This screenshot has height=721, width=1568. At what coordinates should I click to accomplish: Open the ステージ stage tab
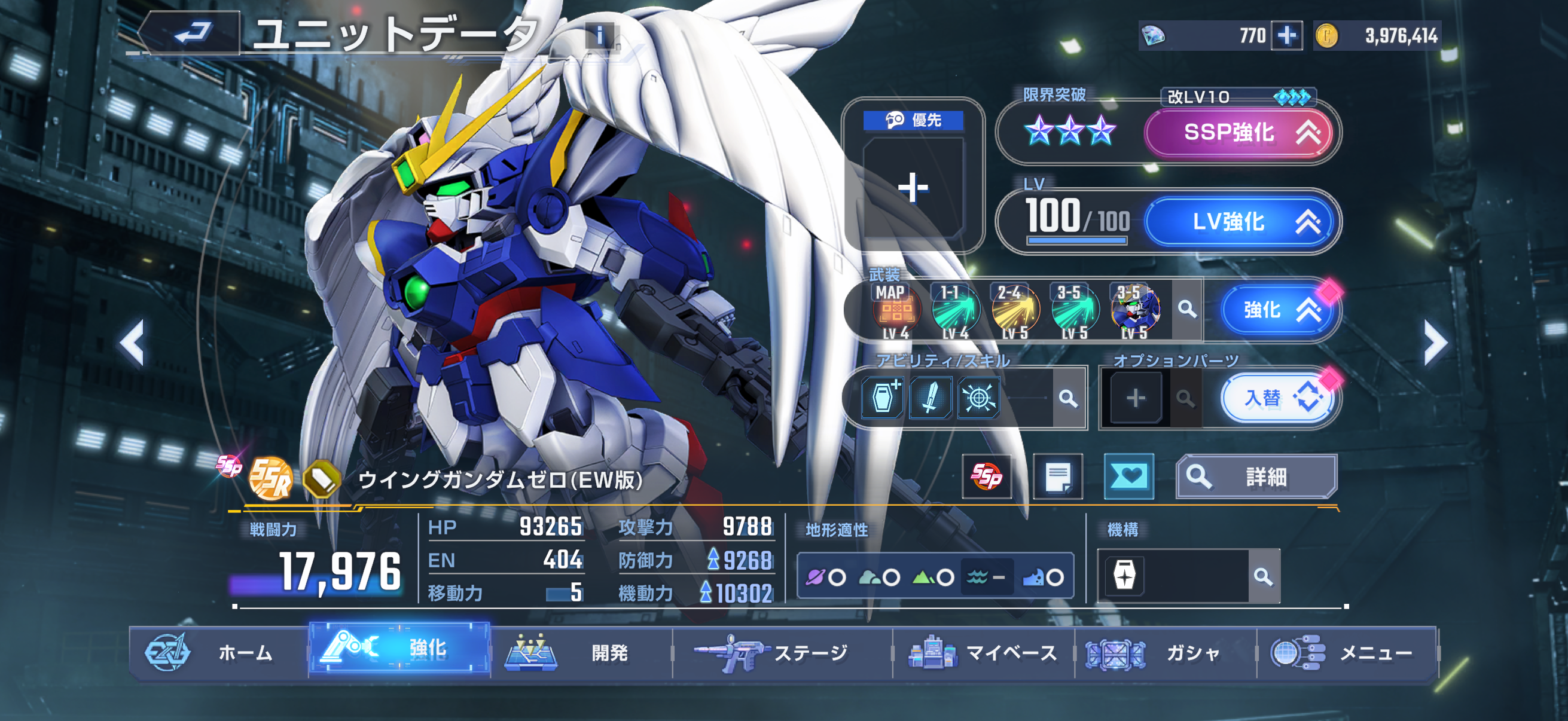[x=782, y=652]
